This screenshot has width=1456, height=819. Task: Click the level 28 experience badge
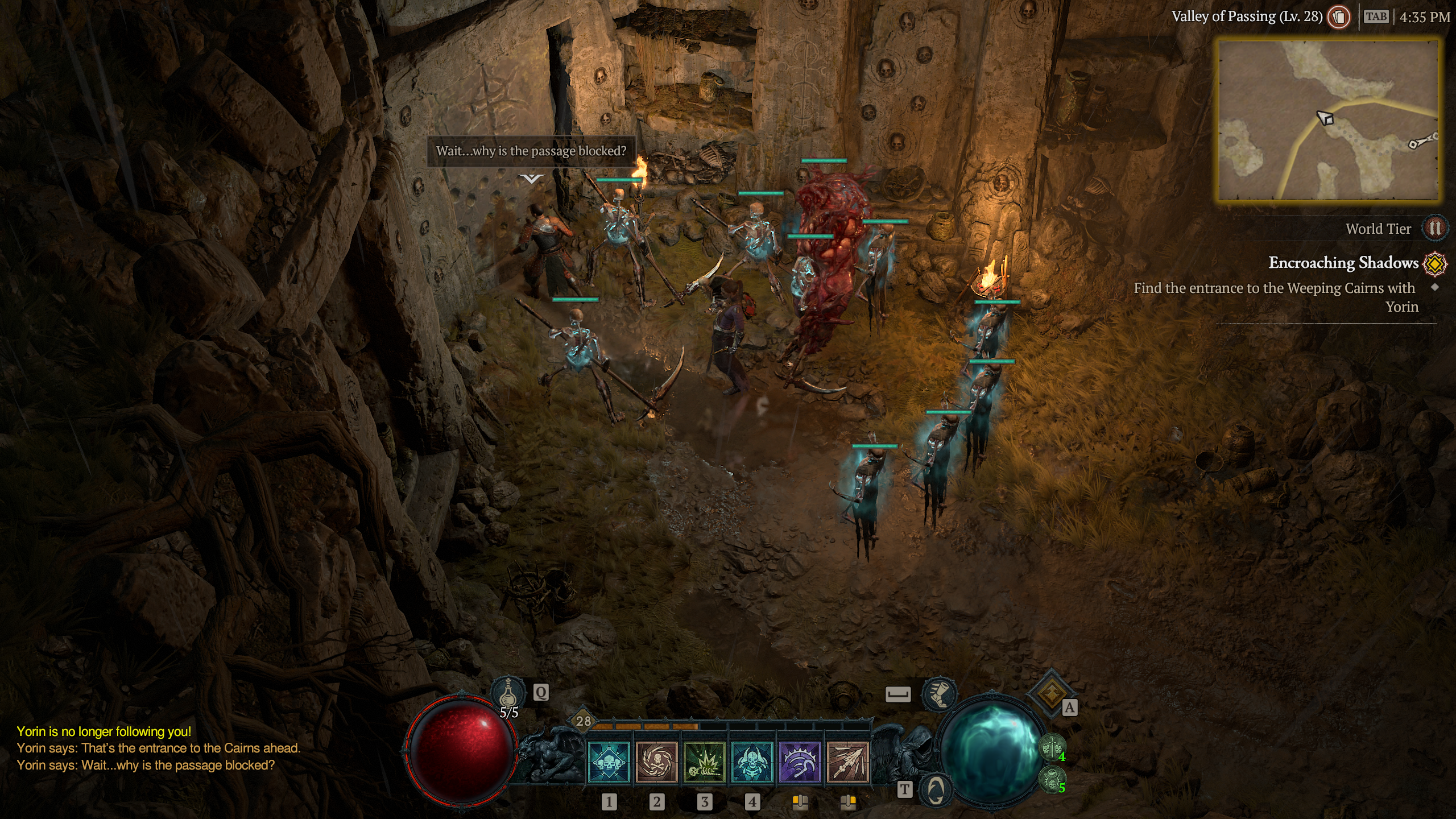pyautogui.click(x=584, y=721)
